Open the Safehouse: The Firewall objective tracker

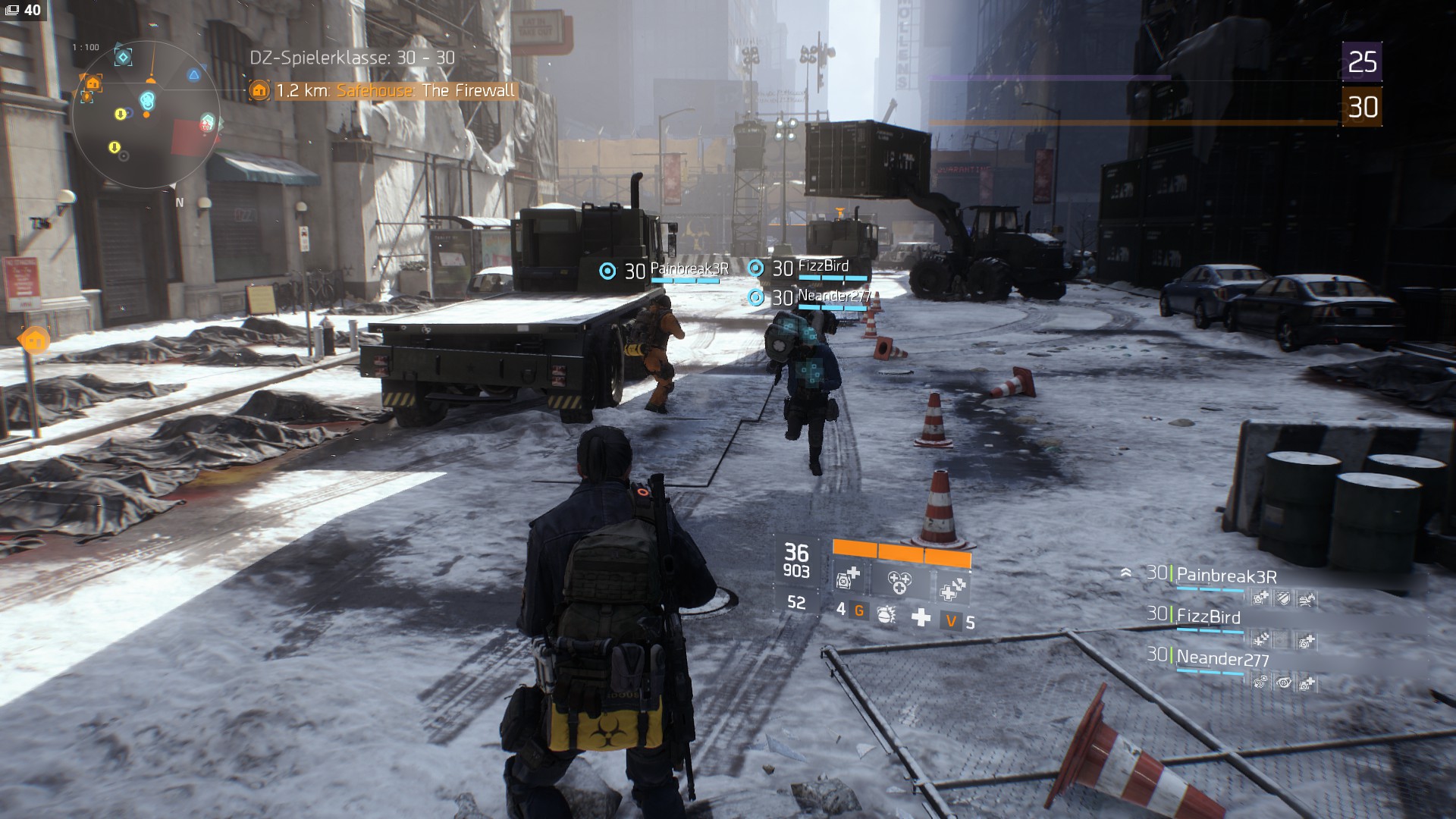coord(394,91)
